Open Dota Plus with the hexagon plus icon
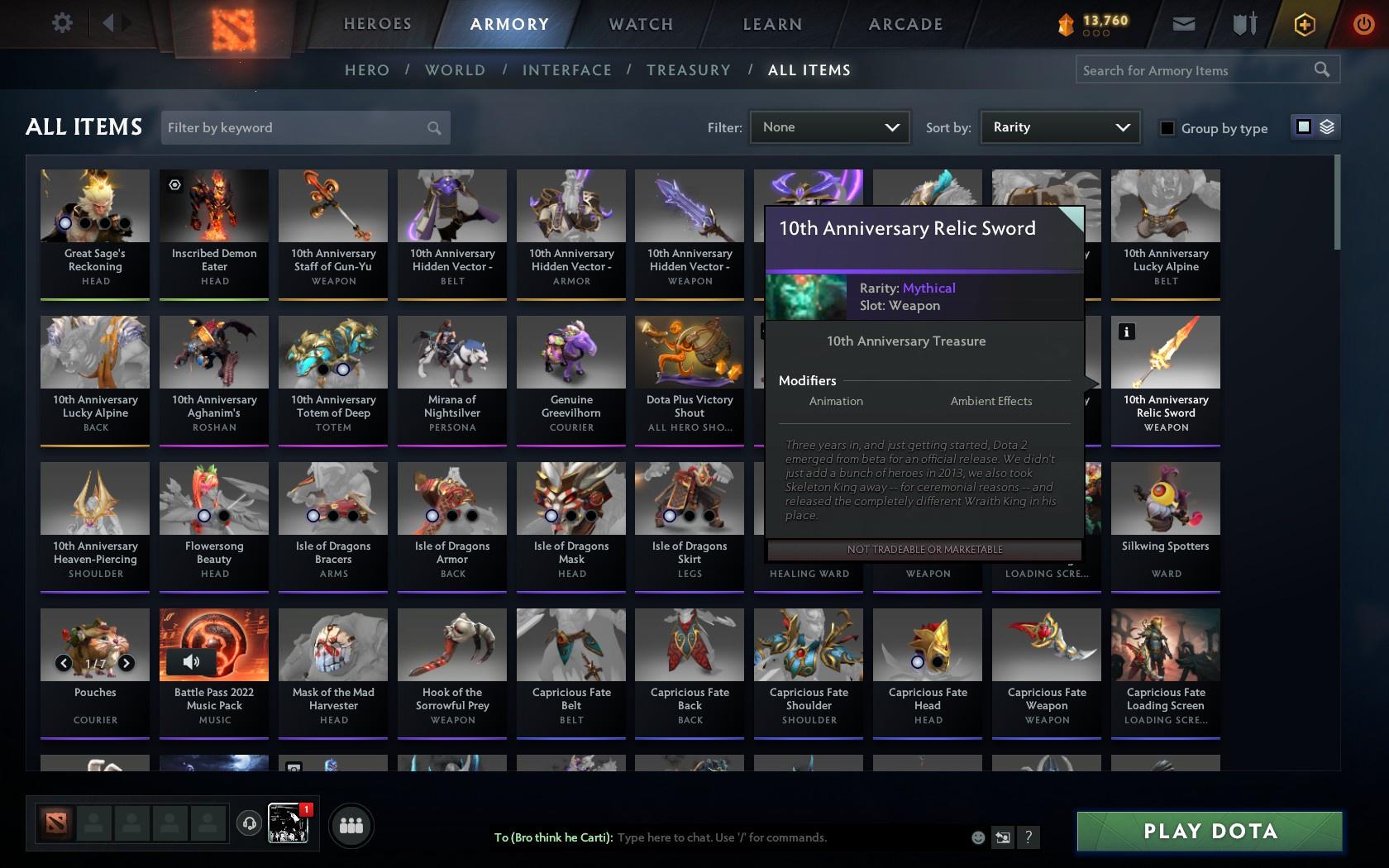Image resolution: width=1389 pixels, height=868 pixels. 1305,24
